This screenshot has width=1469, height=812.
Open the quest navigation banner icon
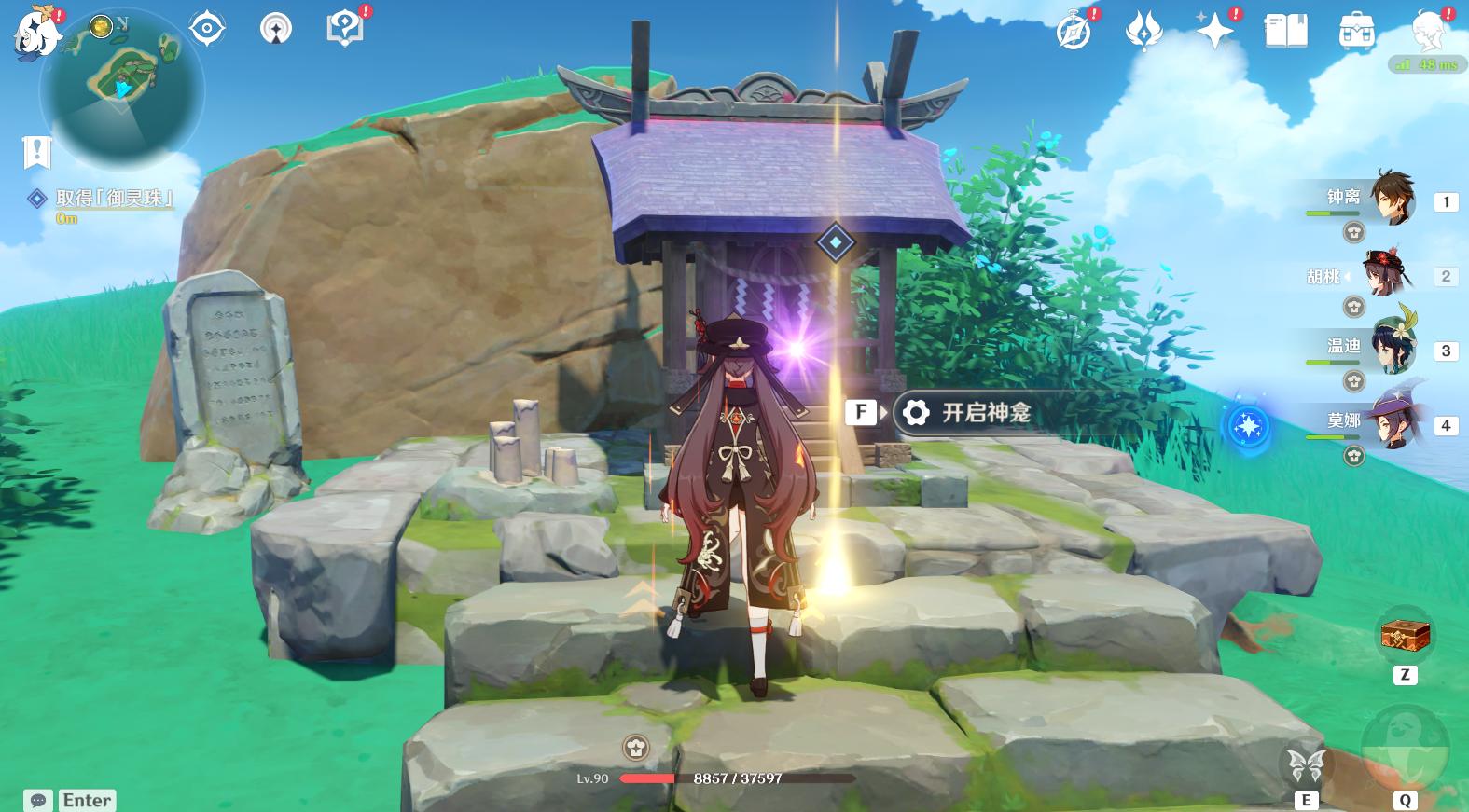36,151
